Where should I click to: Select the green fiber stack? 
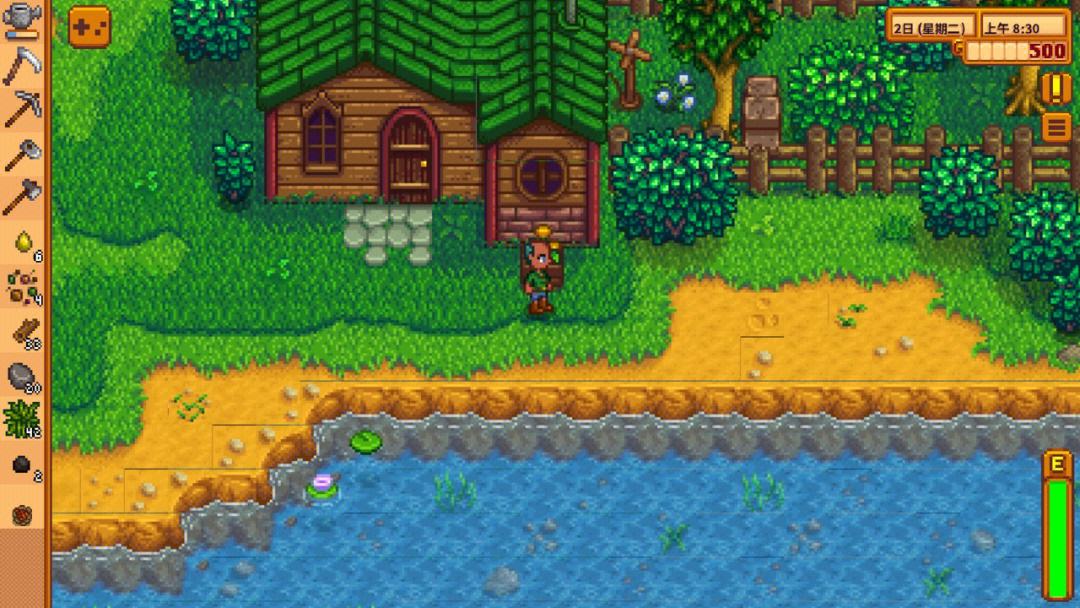click(x=22, y=420)
